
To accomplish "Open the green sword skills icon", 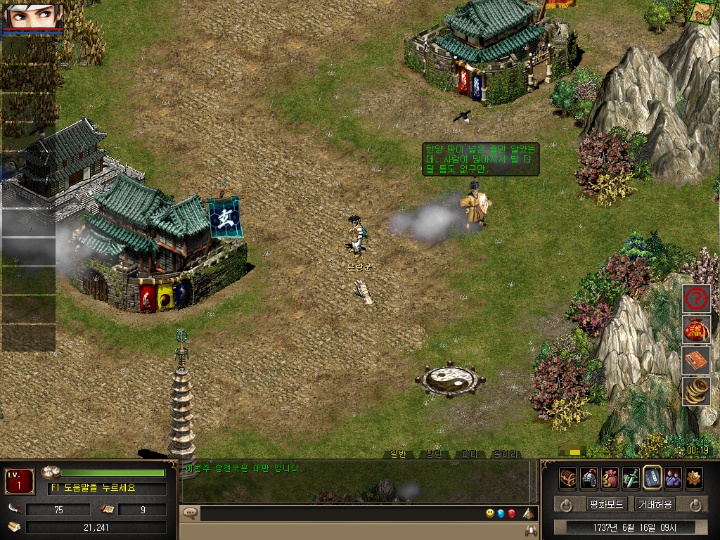I will [x=631, y=478].
